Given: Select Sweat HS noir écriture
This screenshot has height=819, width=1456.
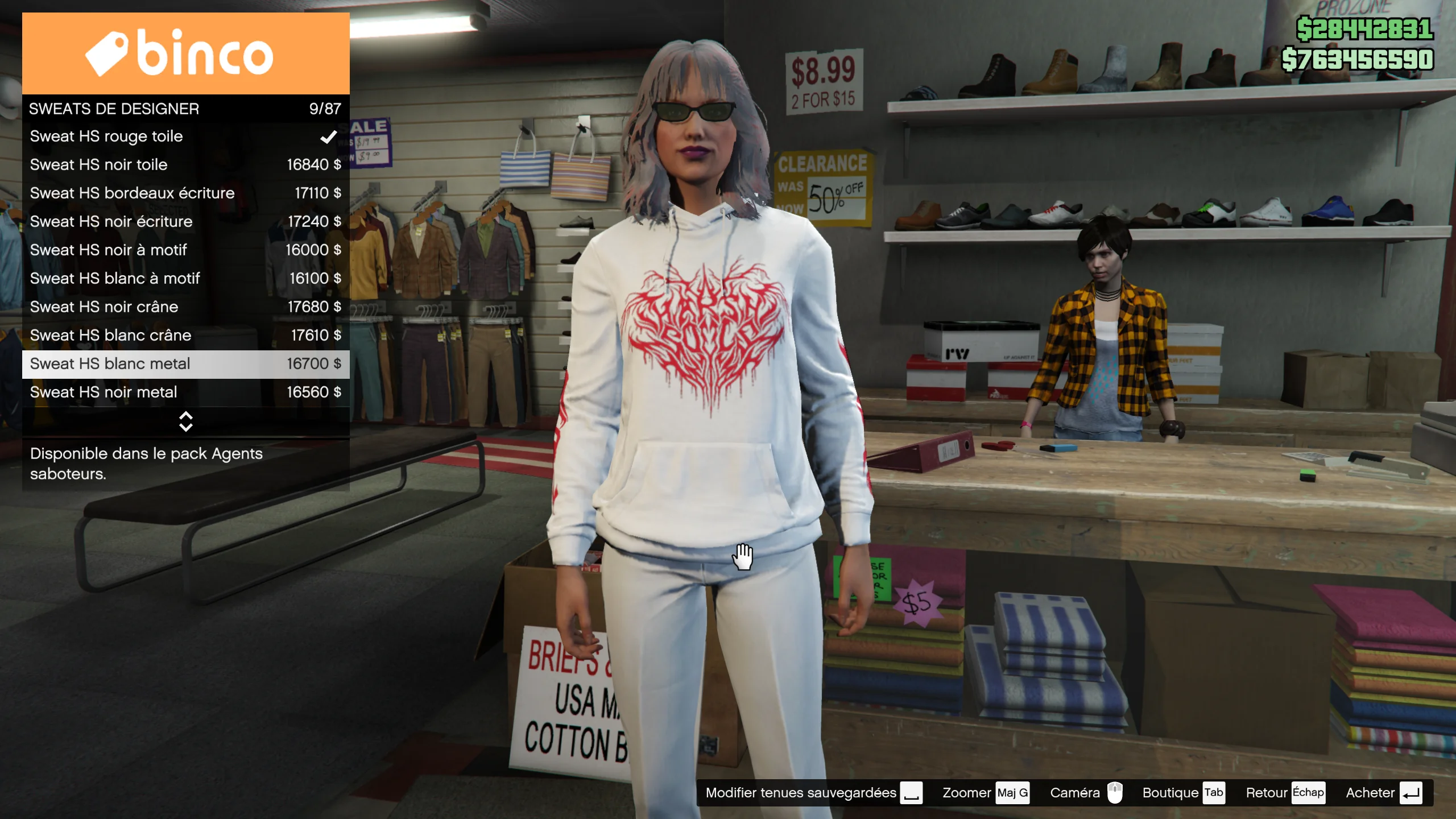Looking at the screenshot, I should (185, 222).
